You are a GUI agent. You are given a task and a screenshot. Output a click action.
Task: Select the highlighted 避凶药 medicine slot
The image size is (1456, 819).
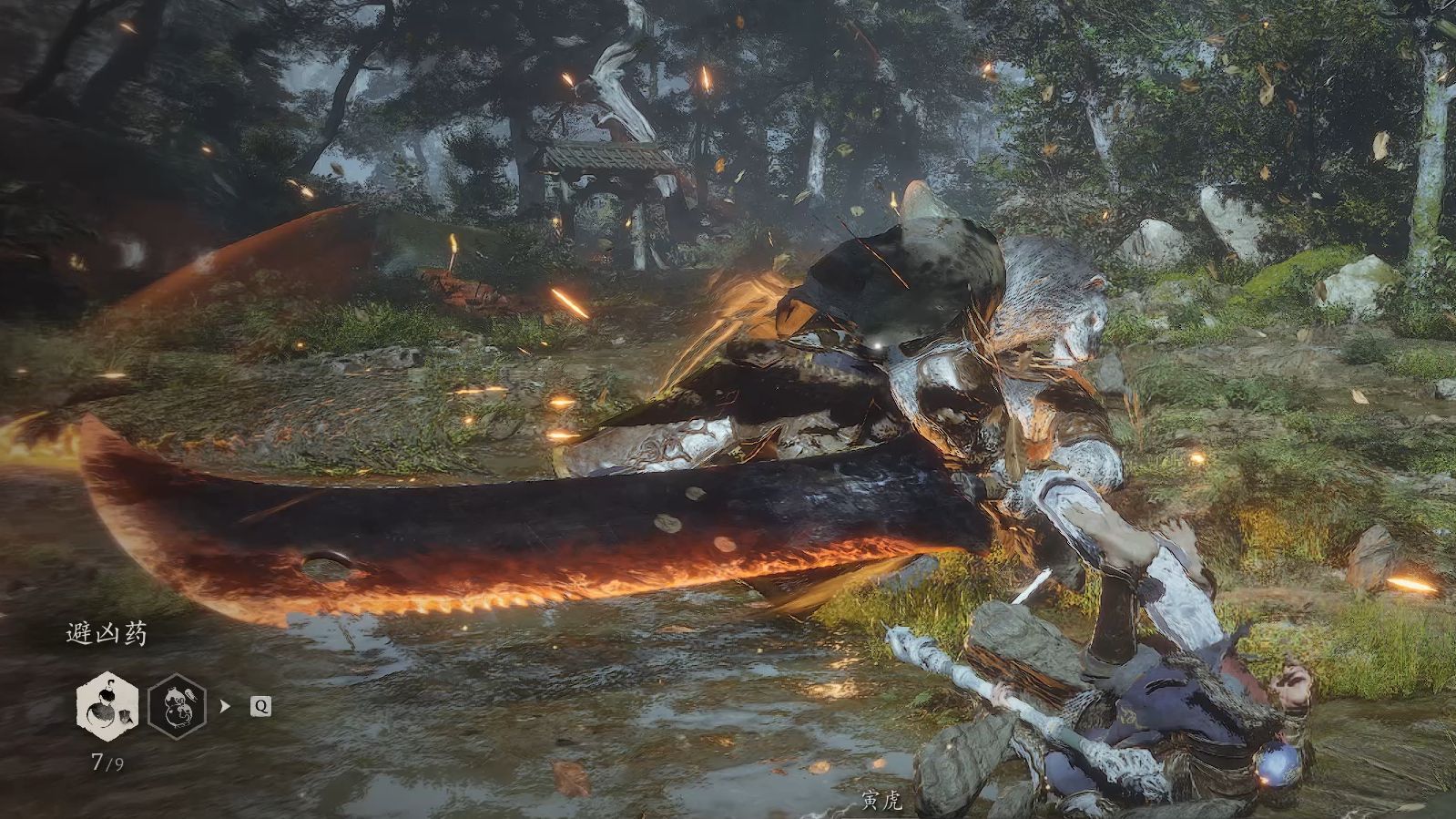point(107,706)
